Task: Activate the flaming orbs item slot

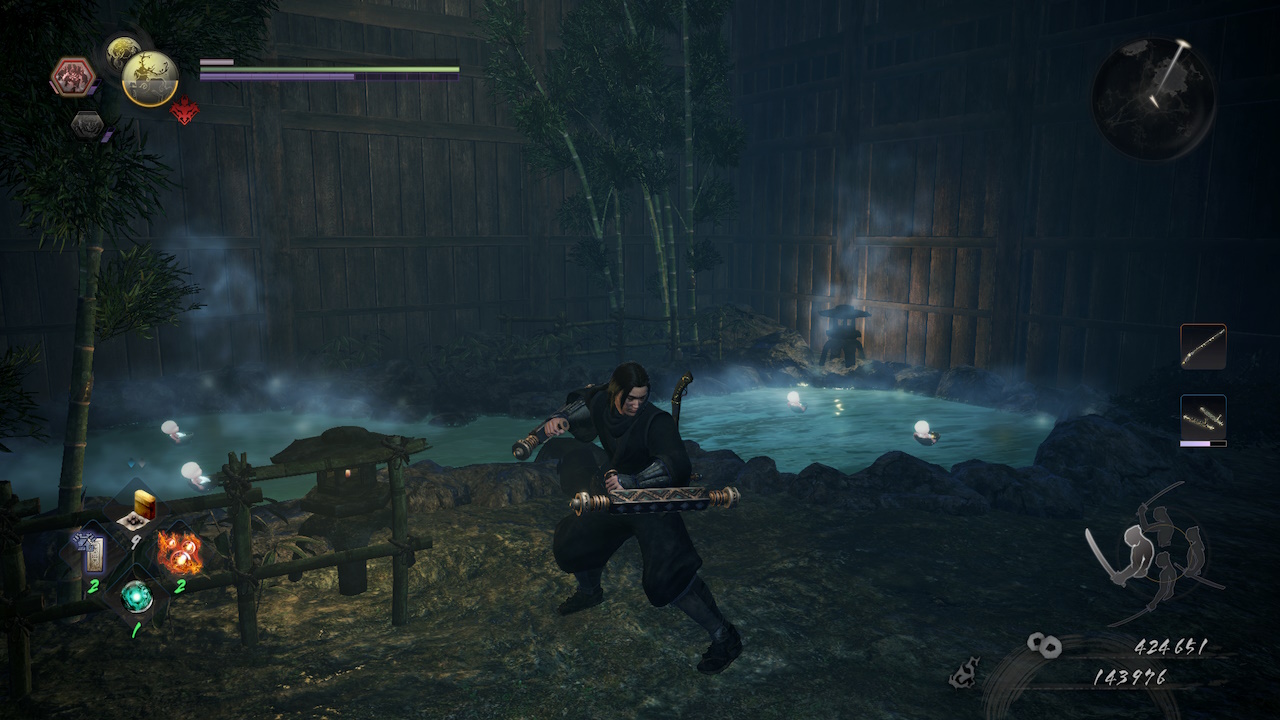Action: click(x=179, y=551)
